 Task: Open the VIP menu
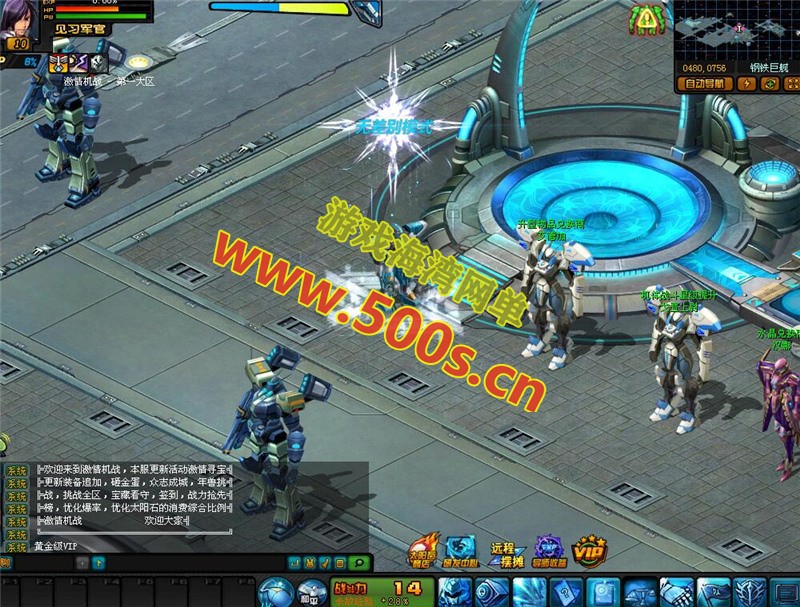(x=588, y=550)
